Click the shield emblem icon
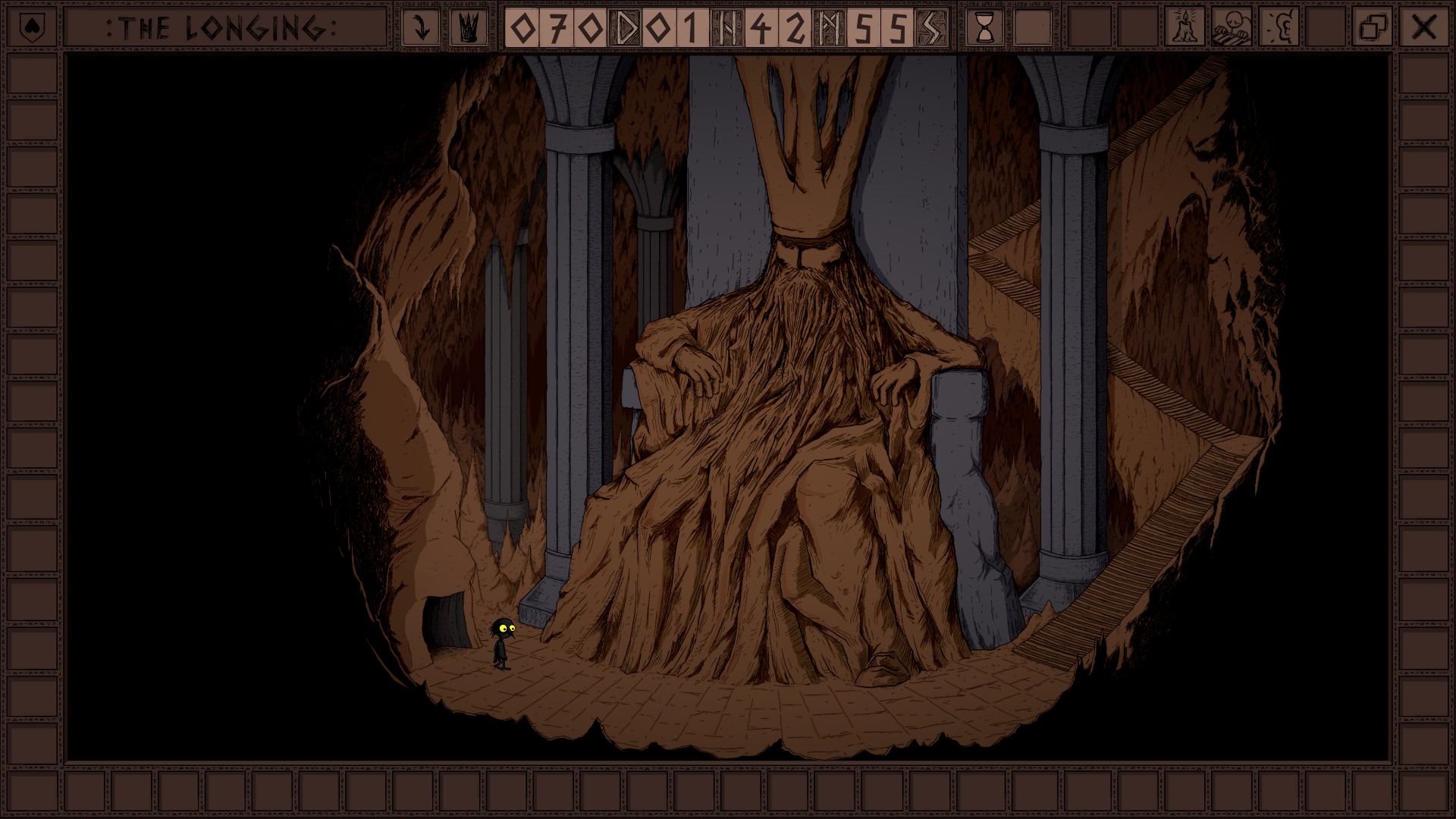The image size is (1456, 819). coord(31,28)
